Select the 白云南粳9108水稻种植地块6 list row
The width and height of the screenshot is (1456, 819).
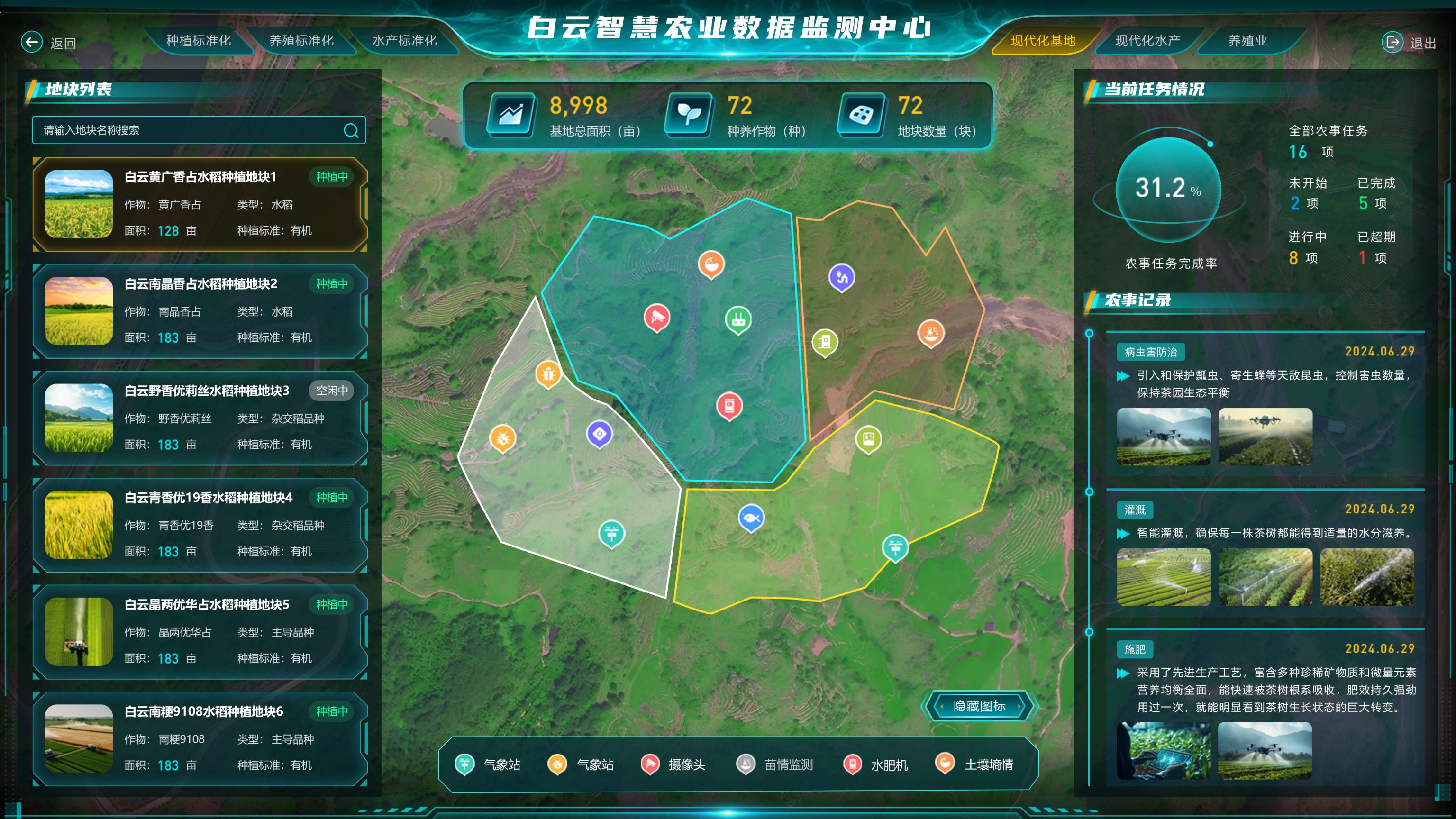pos(200,738)
